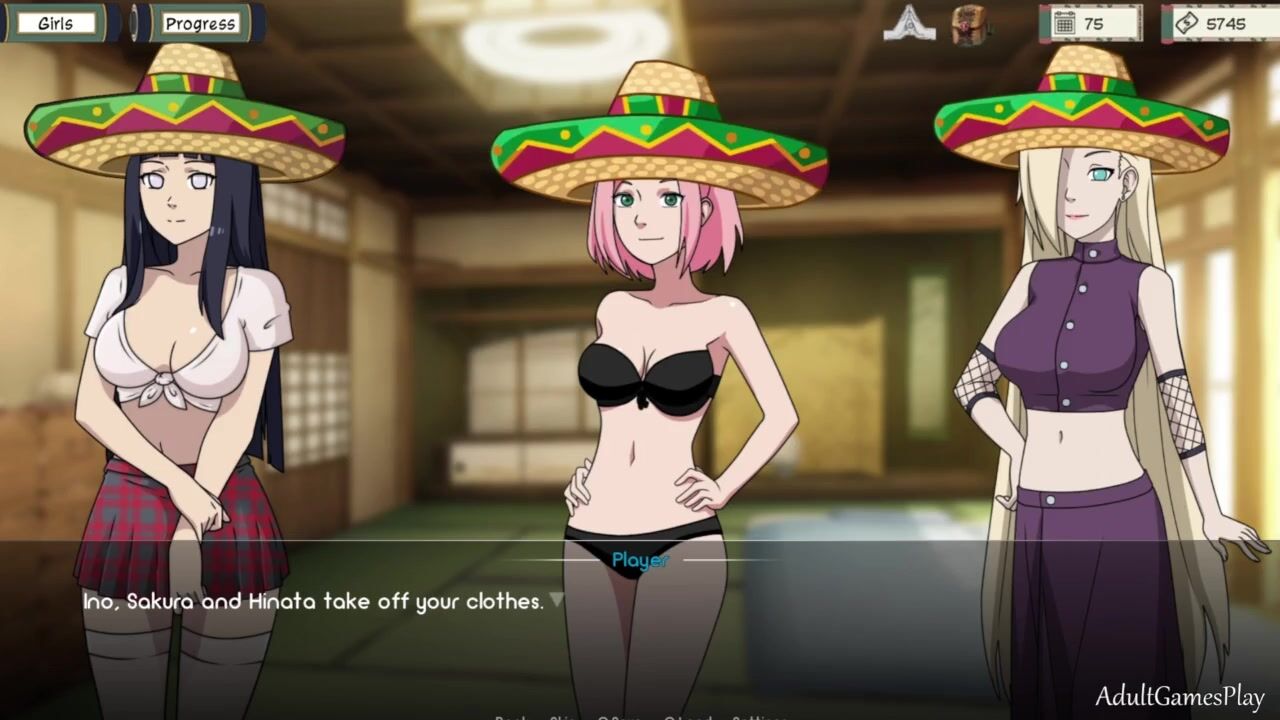Open the Progress panel
1280x720 pixels.
click(x=200, y=23)
